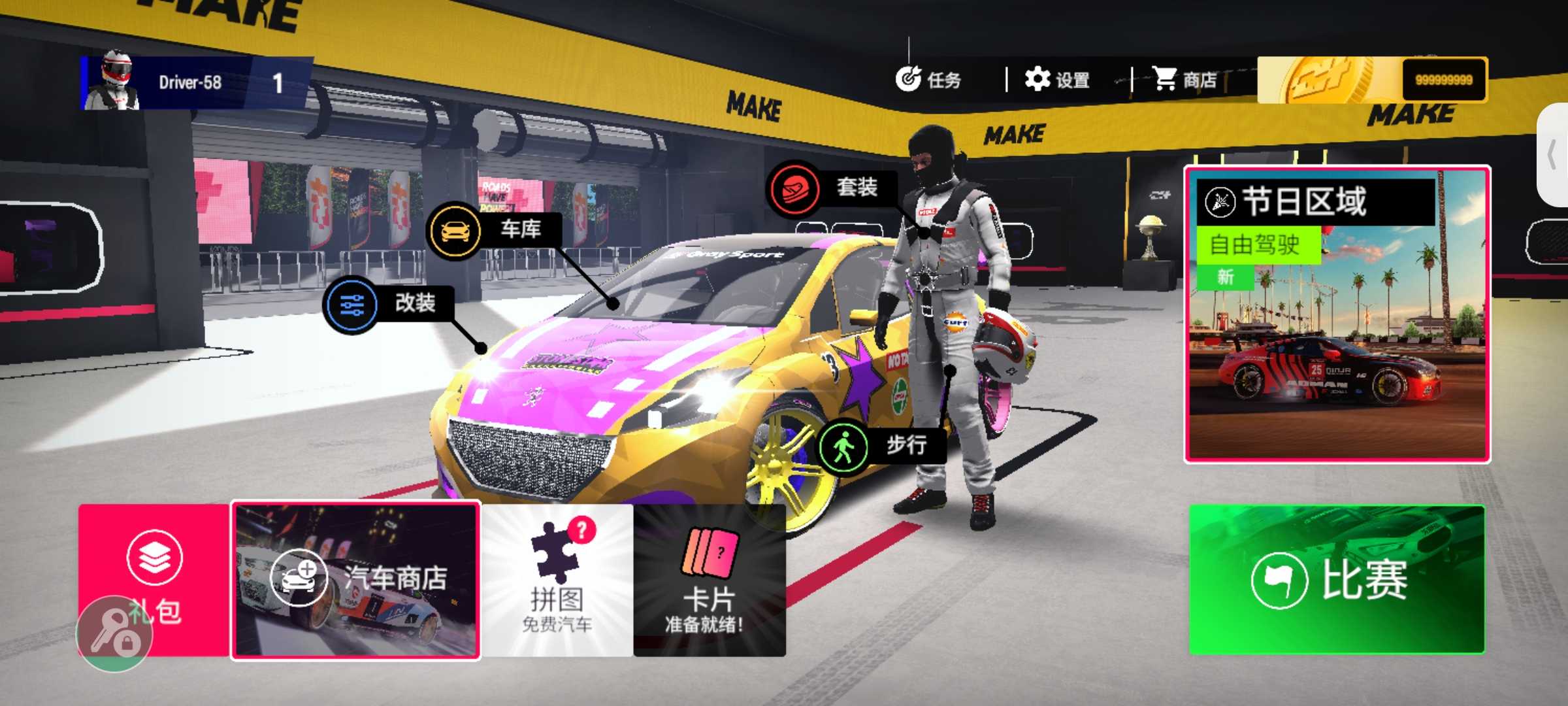1568x706 pixels.
Task: Open the Driver-58 player profile
Action: click(x=189, y=82)
